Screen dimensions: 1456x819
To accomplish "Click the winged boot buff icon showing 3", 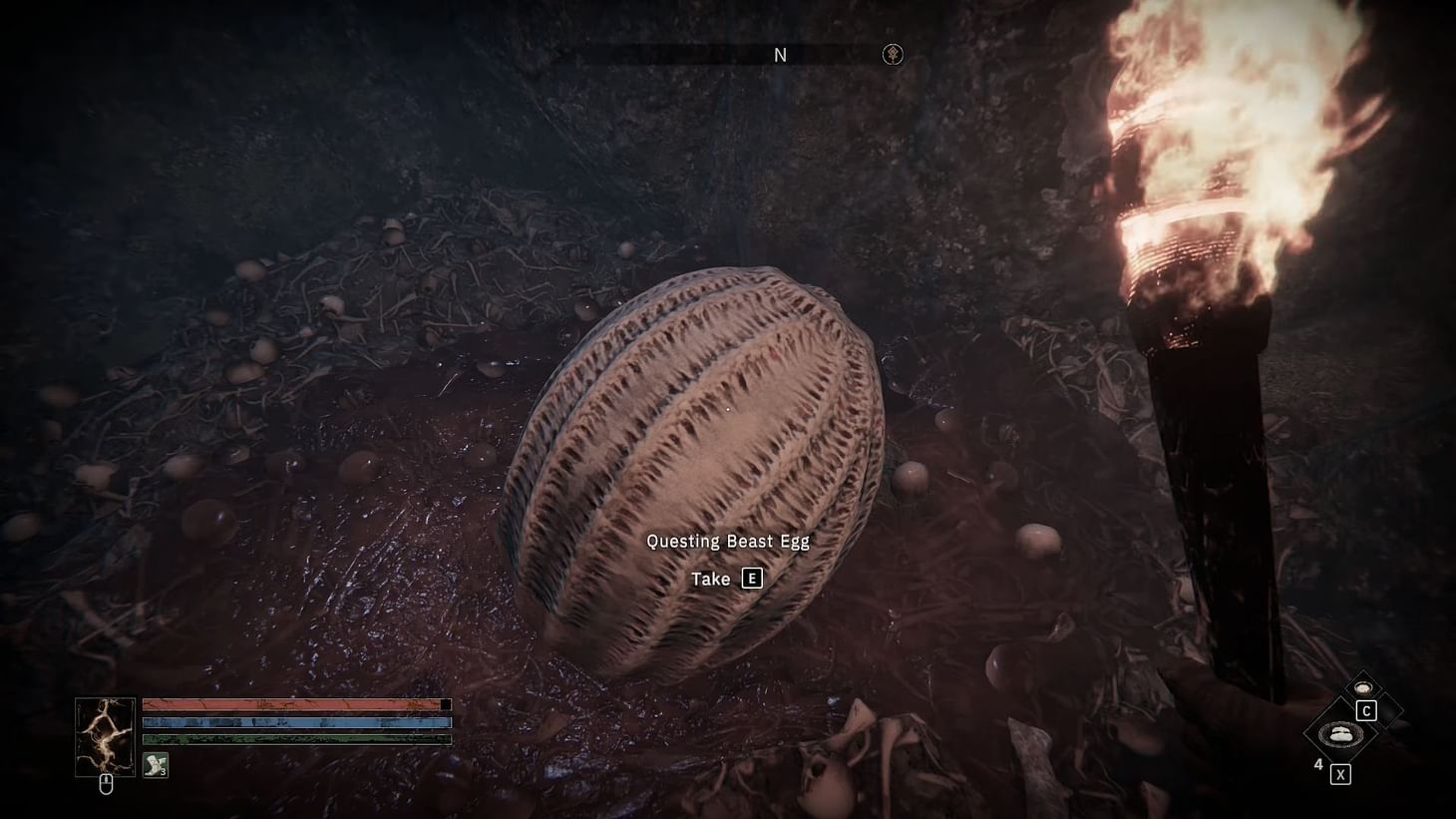I will point(155,766).
